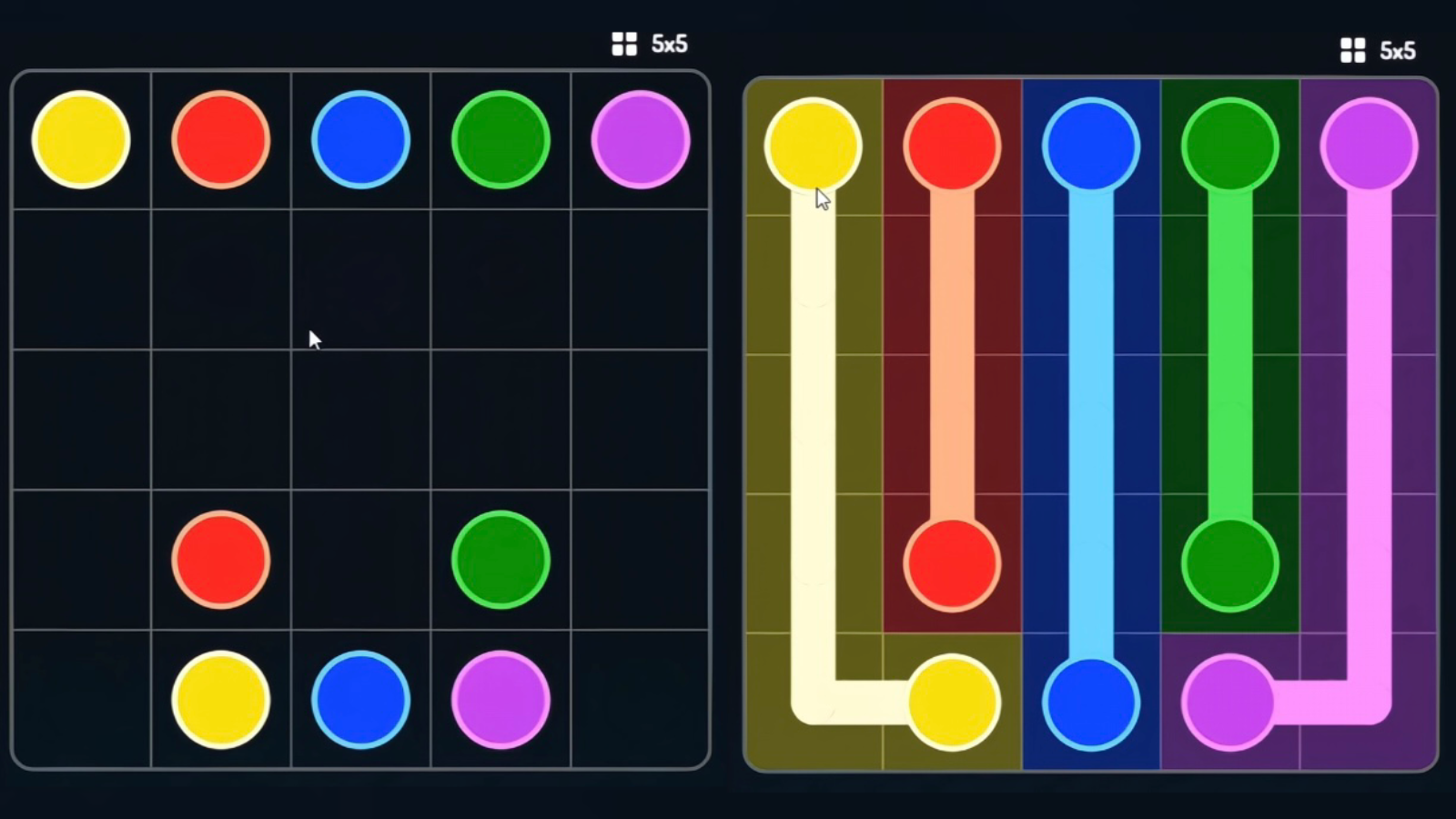The image size is (1456, 819).
Task: Select the purple dot in the left board's top row
Action: coord(640,139)
